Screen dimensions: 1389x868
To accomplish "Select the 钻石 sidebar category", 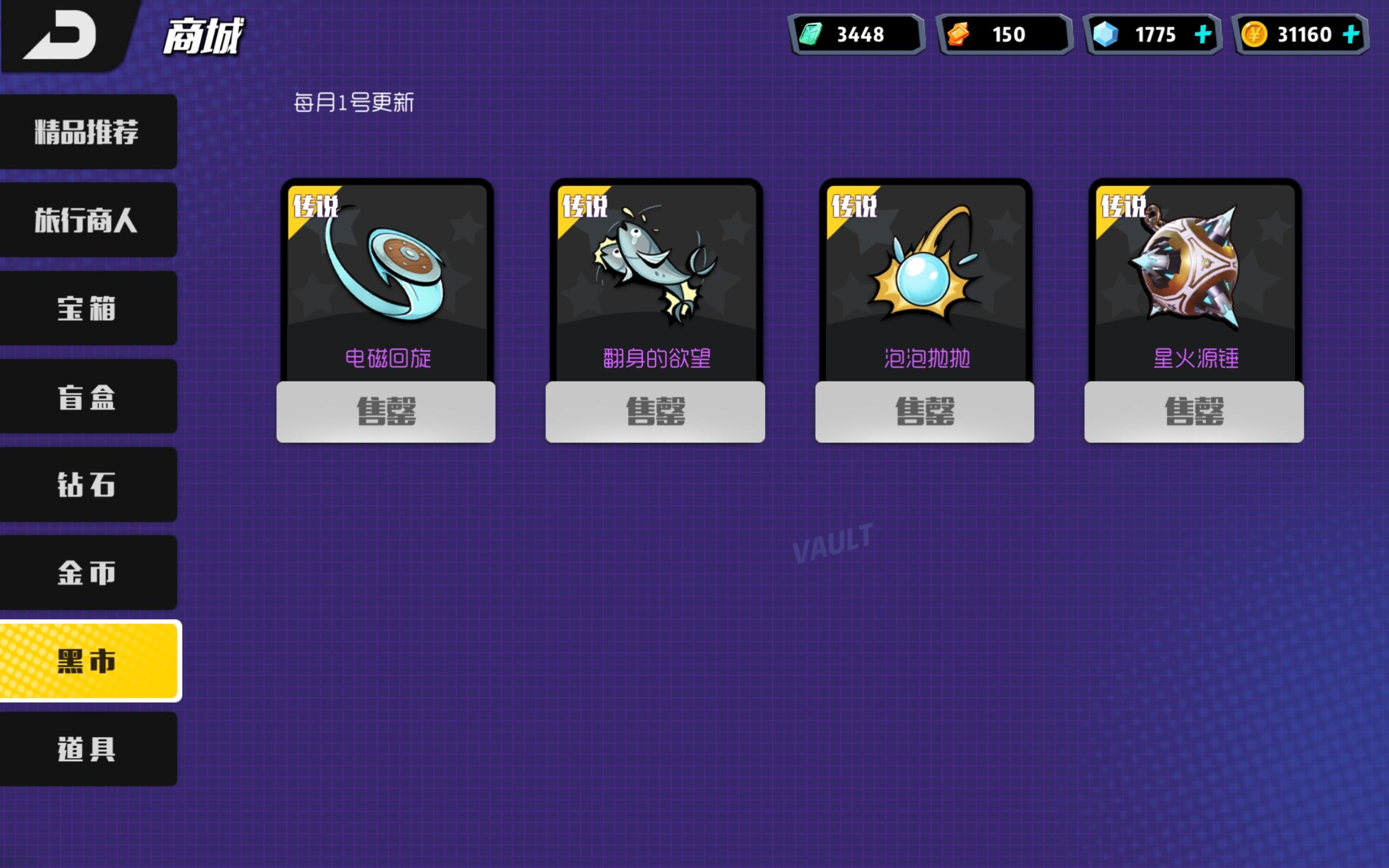I will (87, 486).
